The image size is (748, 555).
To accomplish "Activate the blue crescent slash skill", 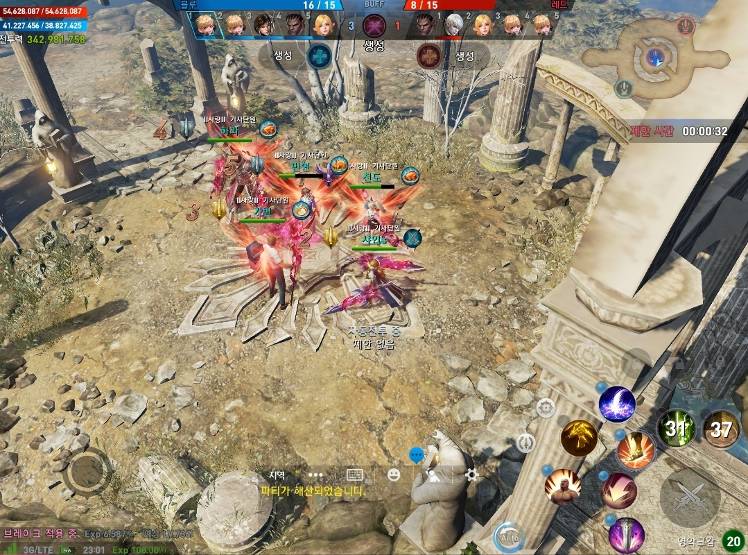I will tap(617, 404).
